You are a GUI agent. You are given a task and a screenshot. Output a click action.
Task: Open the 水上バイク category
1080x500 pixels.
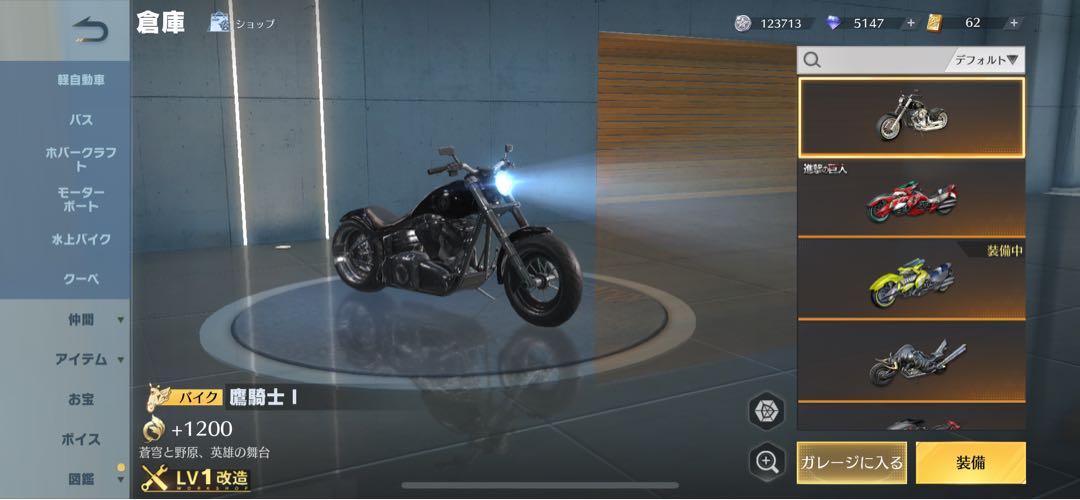81,240
